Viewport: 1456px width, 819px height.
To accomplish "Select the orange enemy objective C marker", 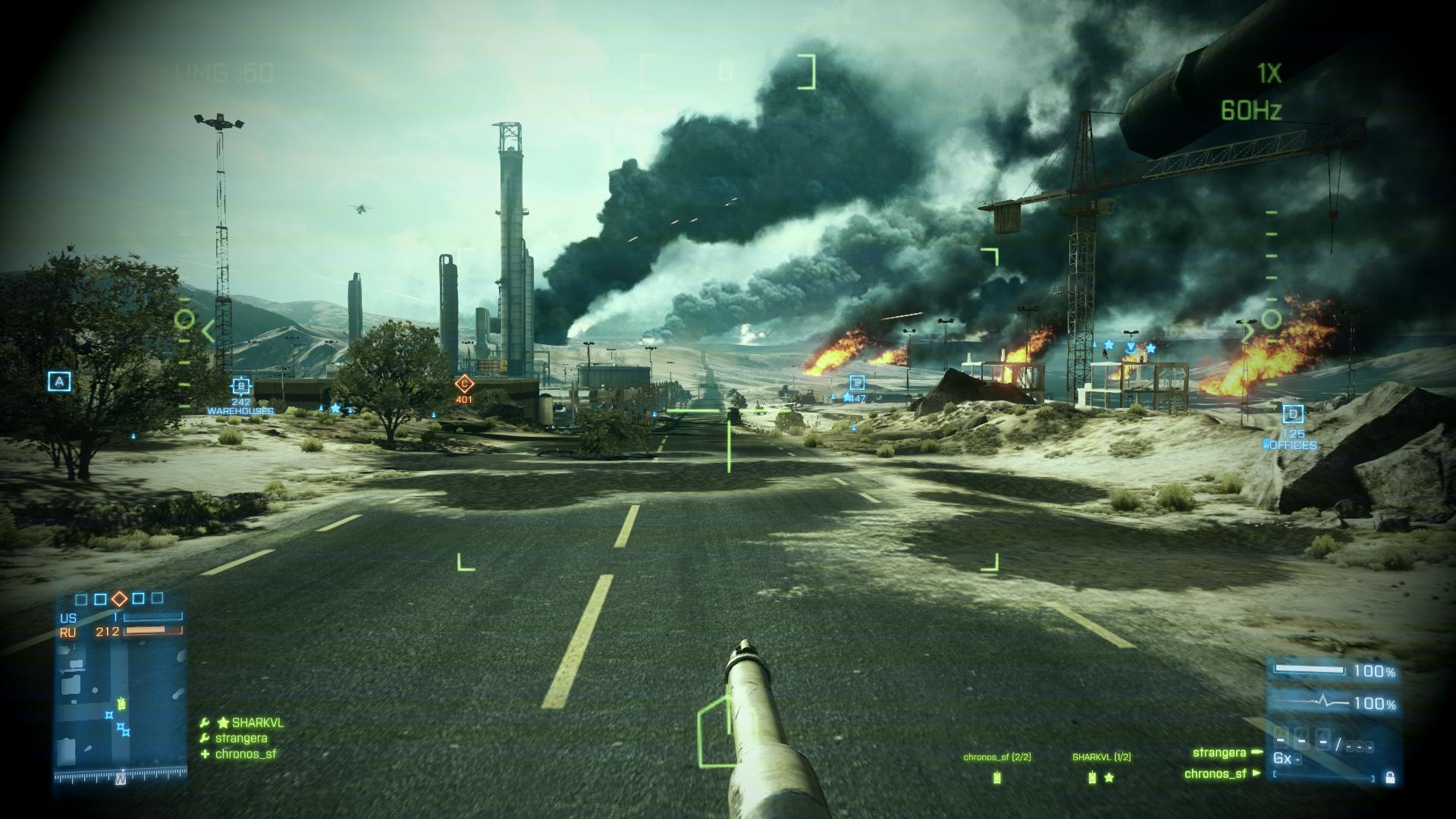I will coord(464,384).
